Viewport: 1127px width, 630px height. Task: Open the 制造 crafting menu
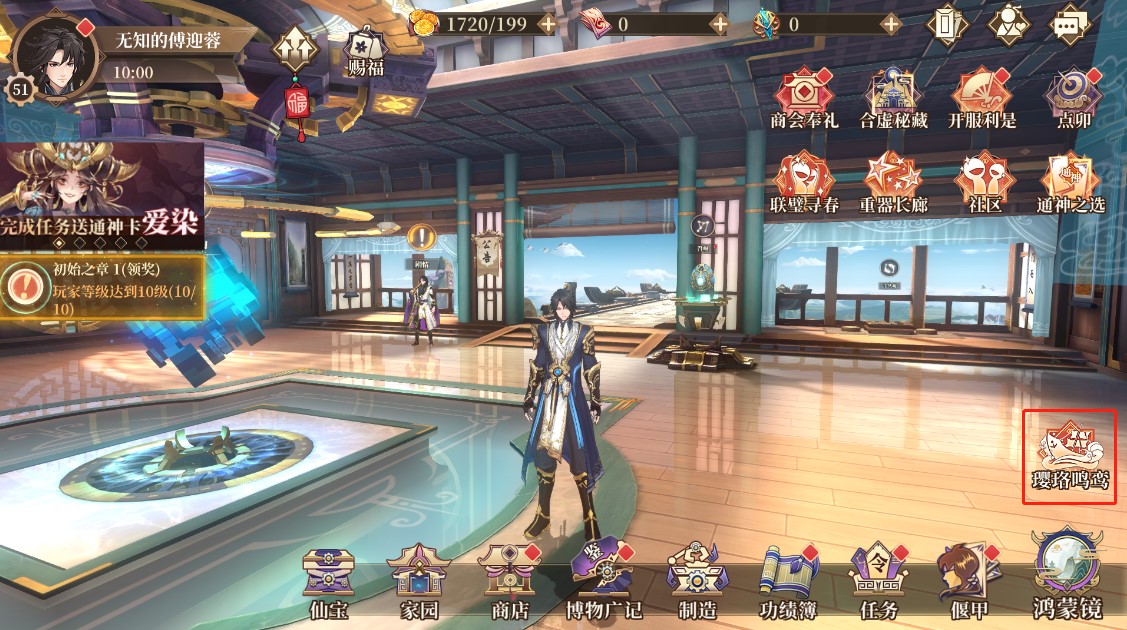699,580
